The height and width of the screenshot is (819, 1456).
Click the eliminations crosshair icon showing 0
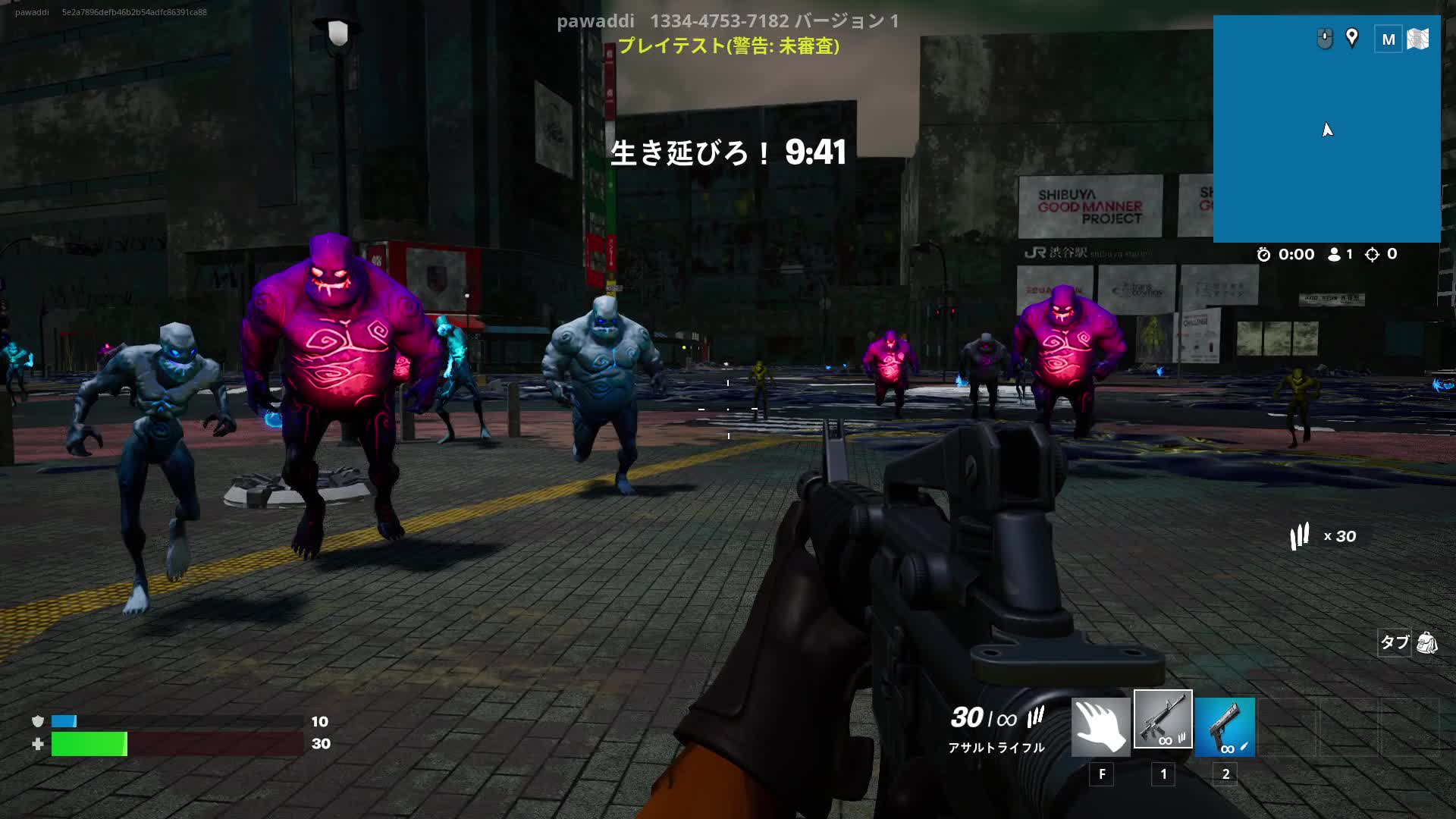point(1372,254)
